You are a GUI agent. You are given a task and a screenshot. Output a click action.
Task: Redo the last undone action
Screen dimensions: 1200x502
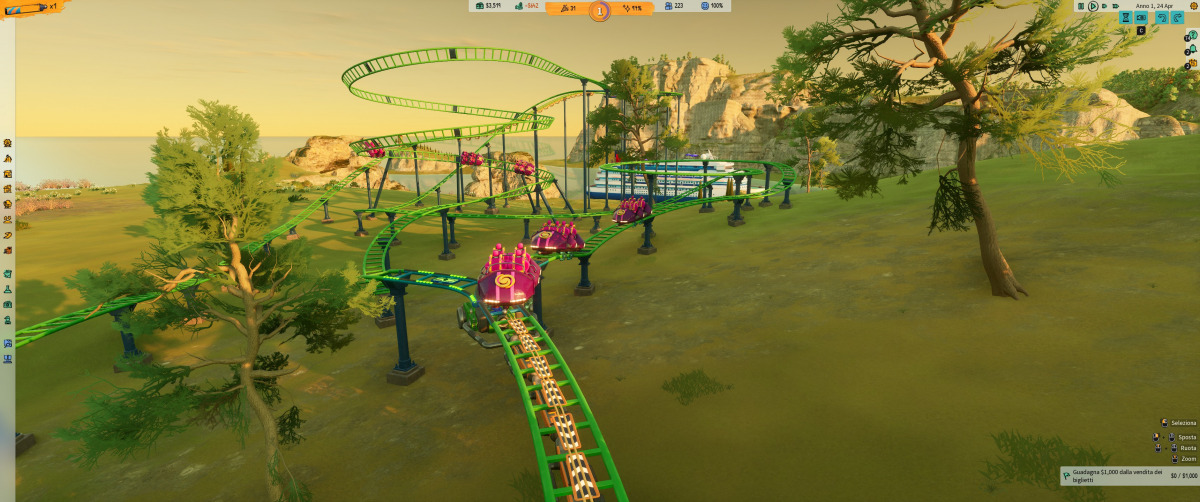point(1177,18)
